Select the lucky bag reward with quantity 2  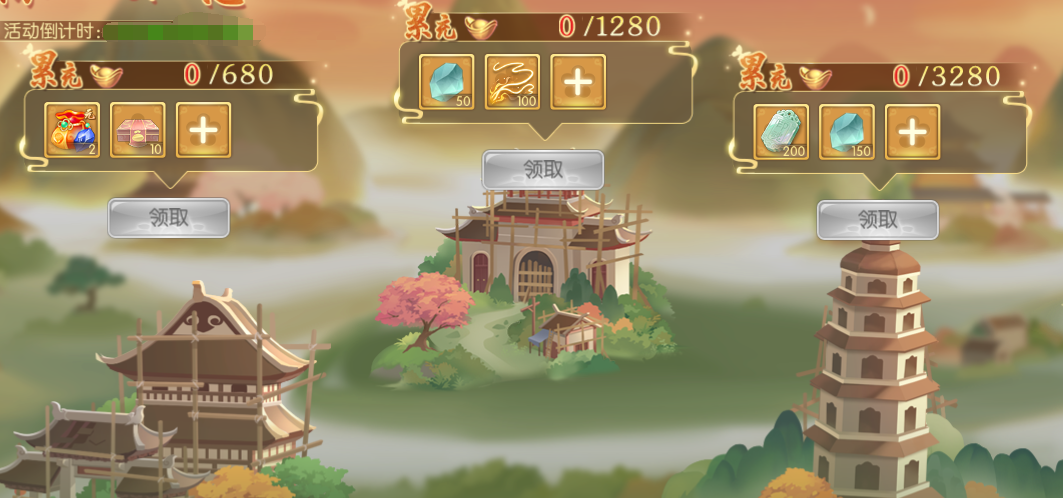point(72,130)
